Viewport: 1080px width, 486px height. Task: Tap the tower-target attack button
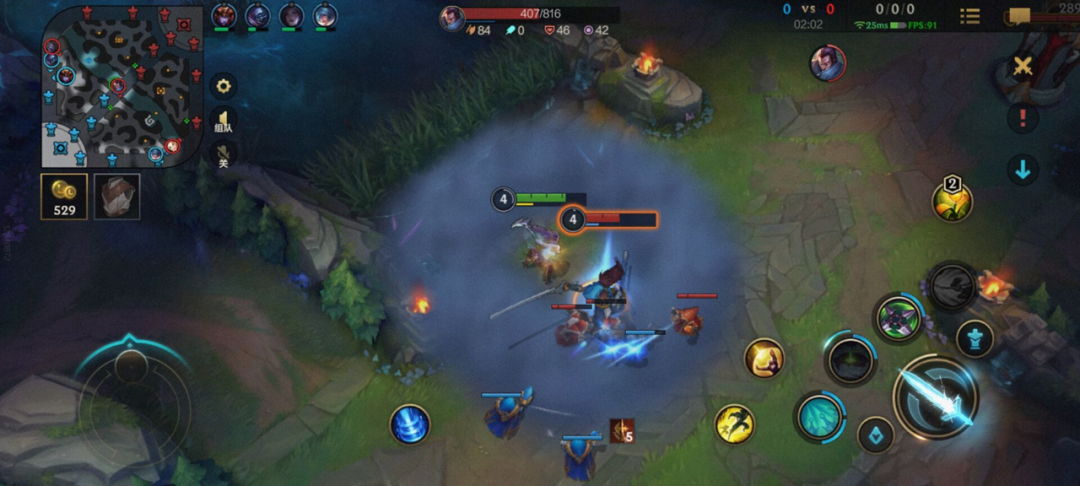click(x=974, y=338)
